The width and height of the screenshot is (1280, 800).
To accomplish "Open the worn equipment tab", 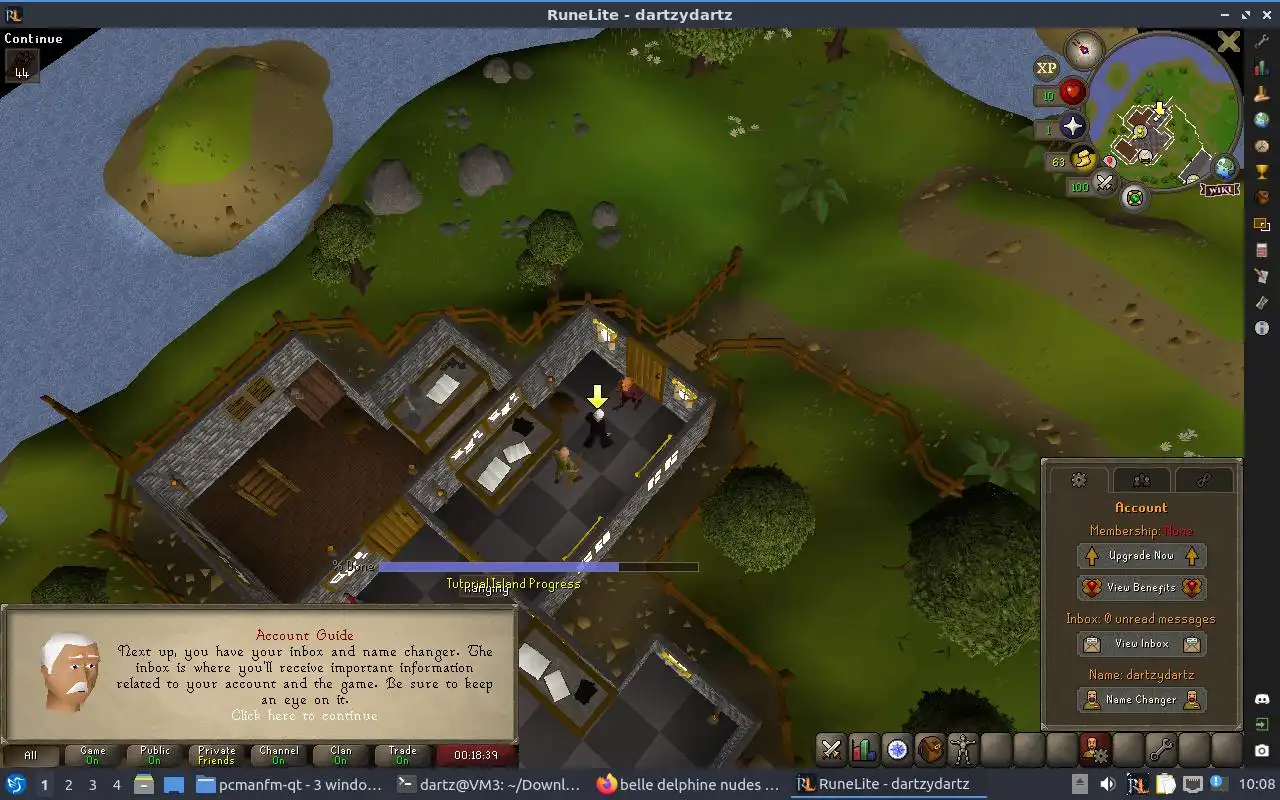I will [963, 749].
